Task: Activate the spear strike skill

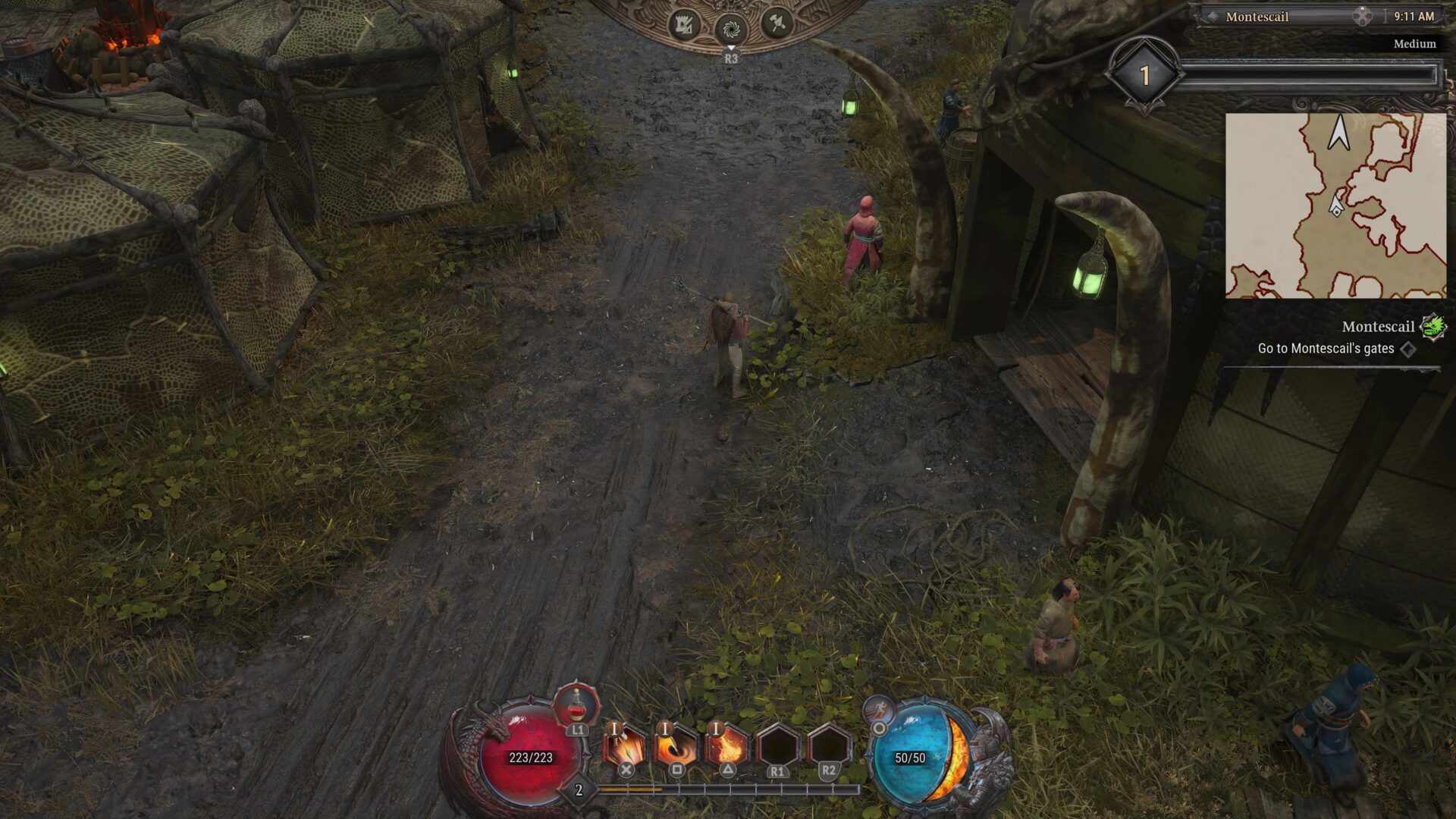Action: point(625,747)
